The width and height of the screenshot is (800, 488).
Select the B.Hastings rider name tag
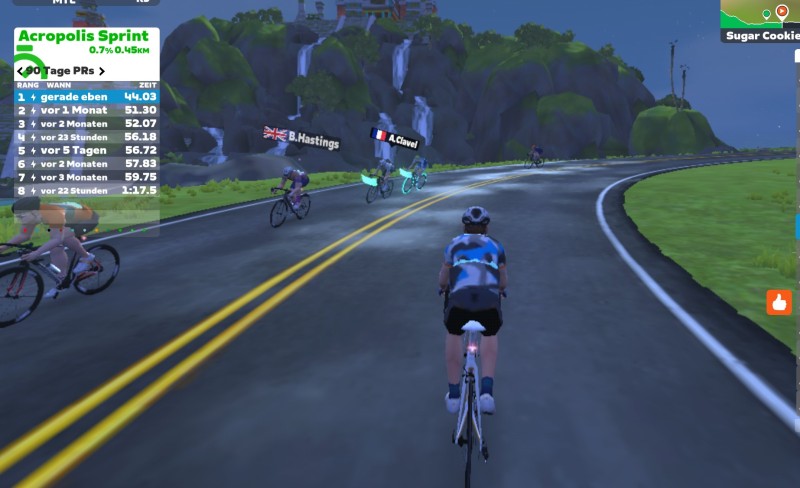303,138
